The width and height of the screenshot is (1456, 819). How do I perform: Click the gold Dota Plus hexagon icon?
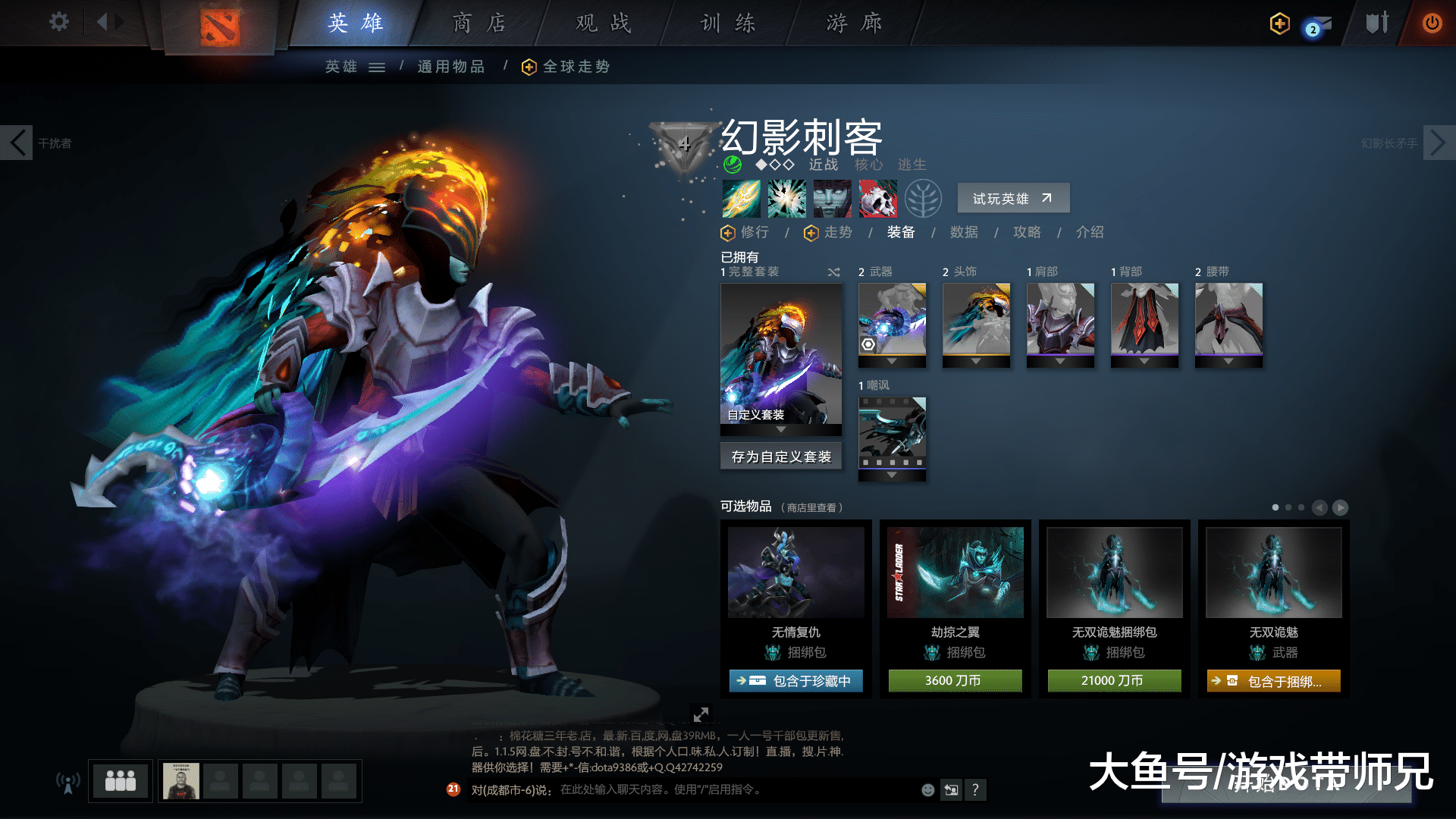(1279, 24)
